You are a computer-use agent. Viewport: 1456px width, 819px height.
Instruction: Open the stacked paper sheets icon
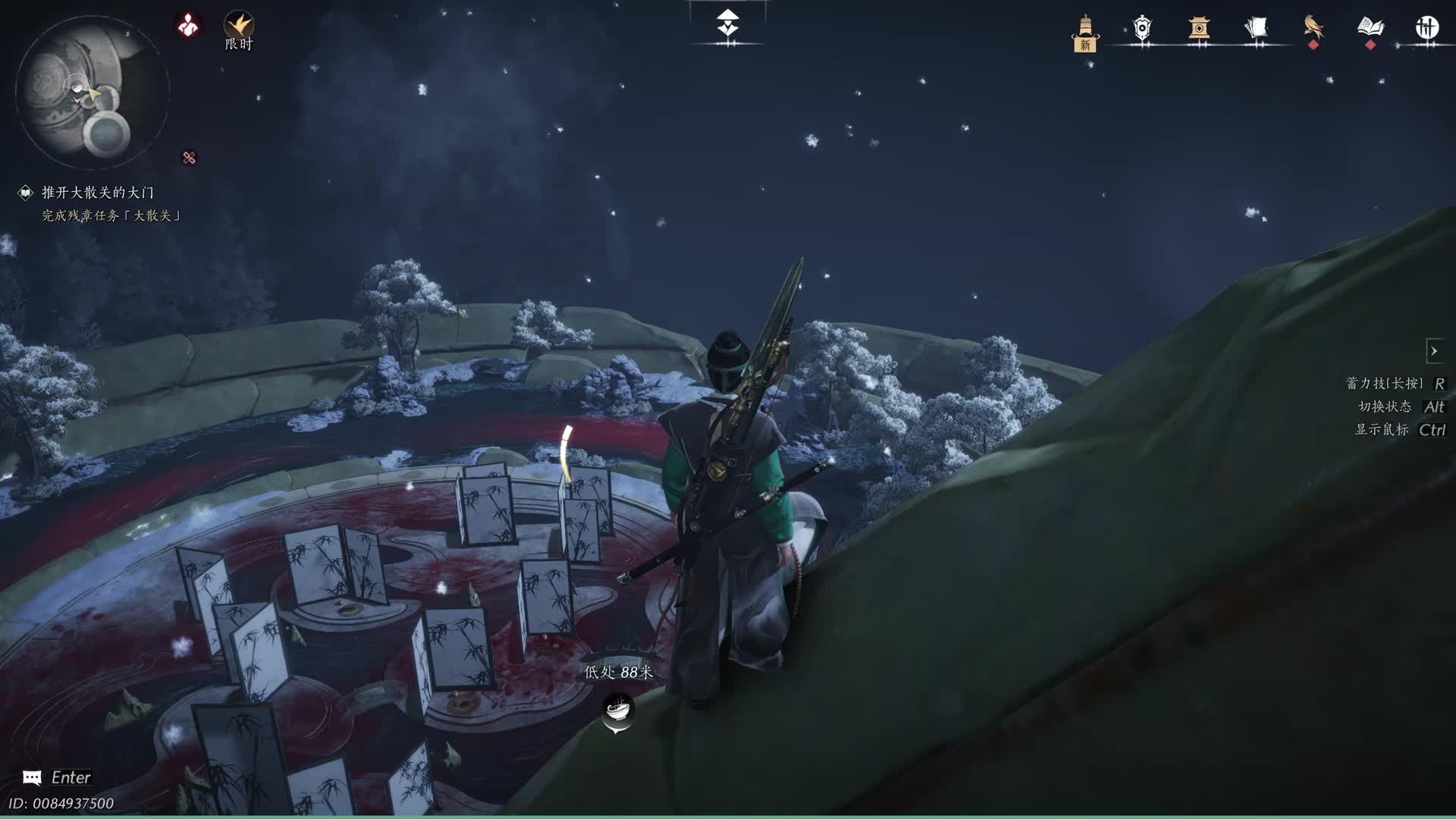tap(1256, 29)
